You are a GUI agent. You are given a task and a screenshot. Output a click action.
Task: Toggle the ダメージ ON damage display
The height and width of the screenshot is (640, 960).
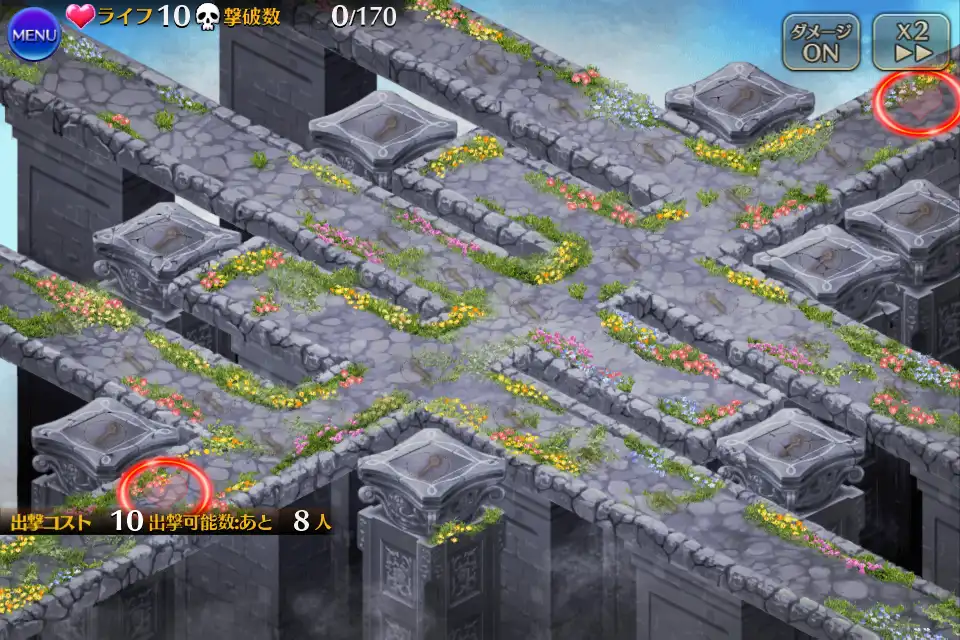point(821,42)
